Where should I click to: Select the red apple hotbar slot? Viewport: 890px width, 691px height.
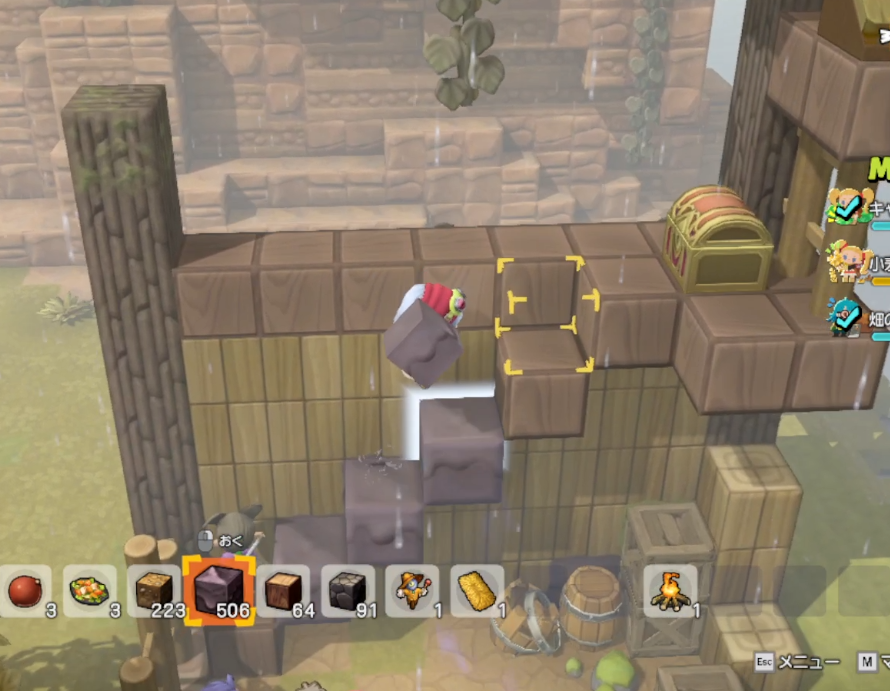click(25, 590)
